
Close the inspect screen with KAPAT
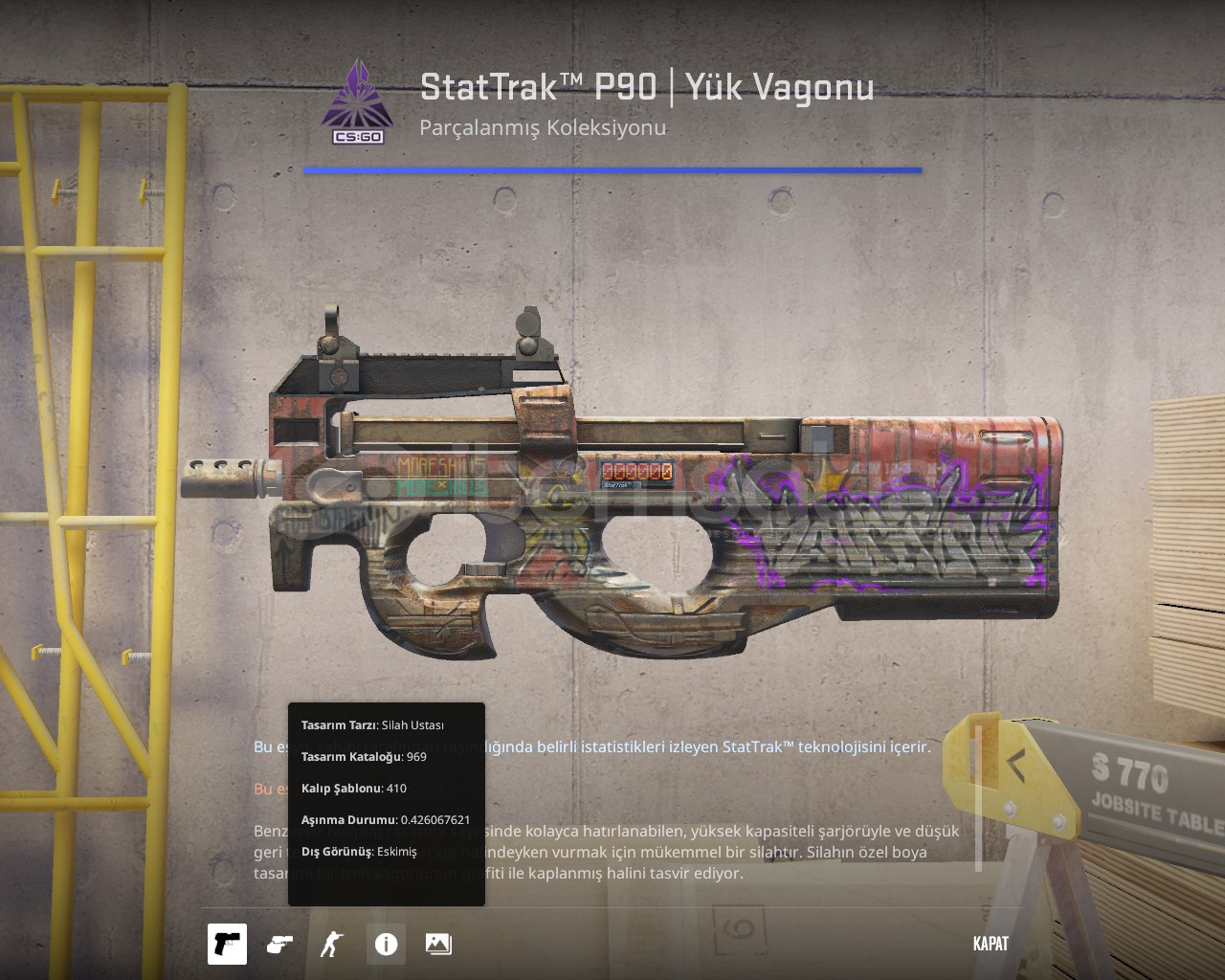(x=991, y=944)
